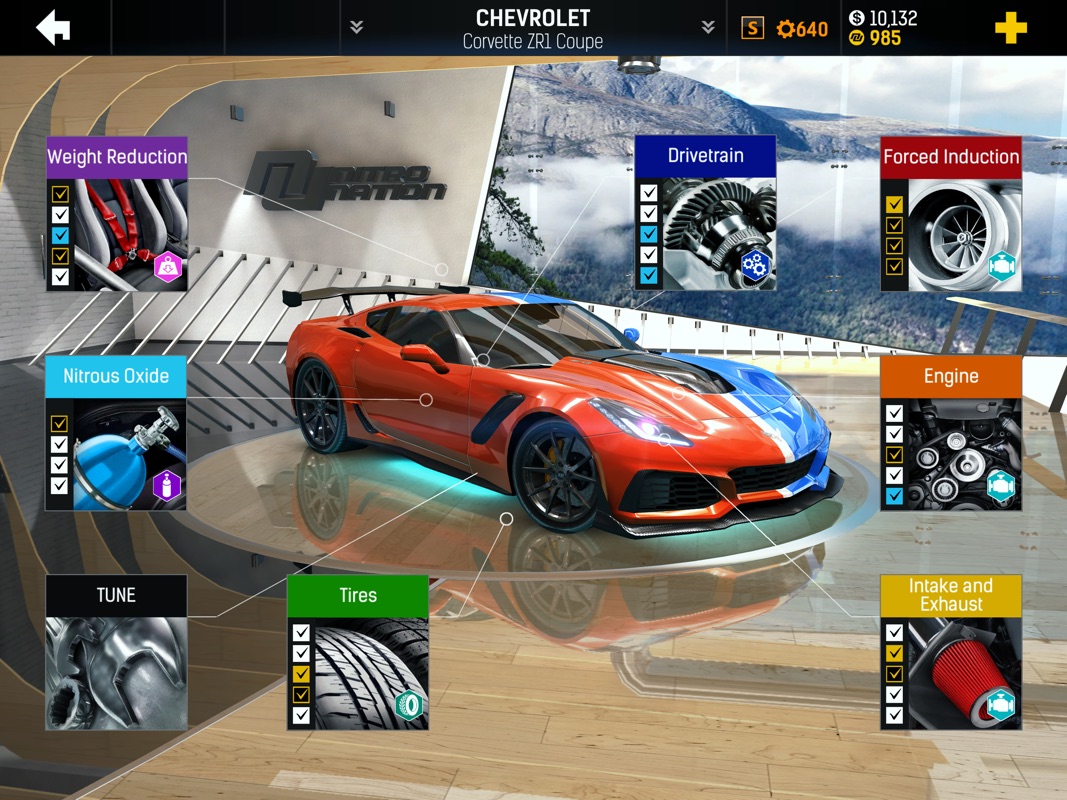Open the Forced Induction upgrades
This screenshot has height=800, width=1067.
[950, 214]
